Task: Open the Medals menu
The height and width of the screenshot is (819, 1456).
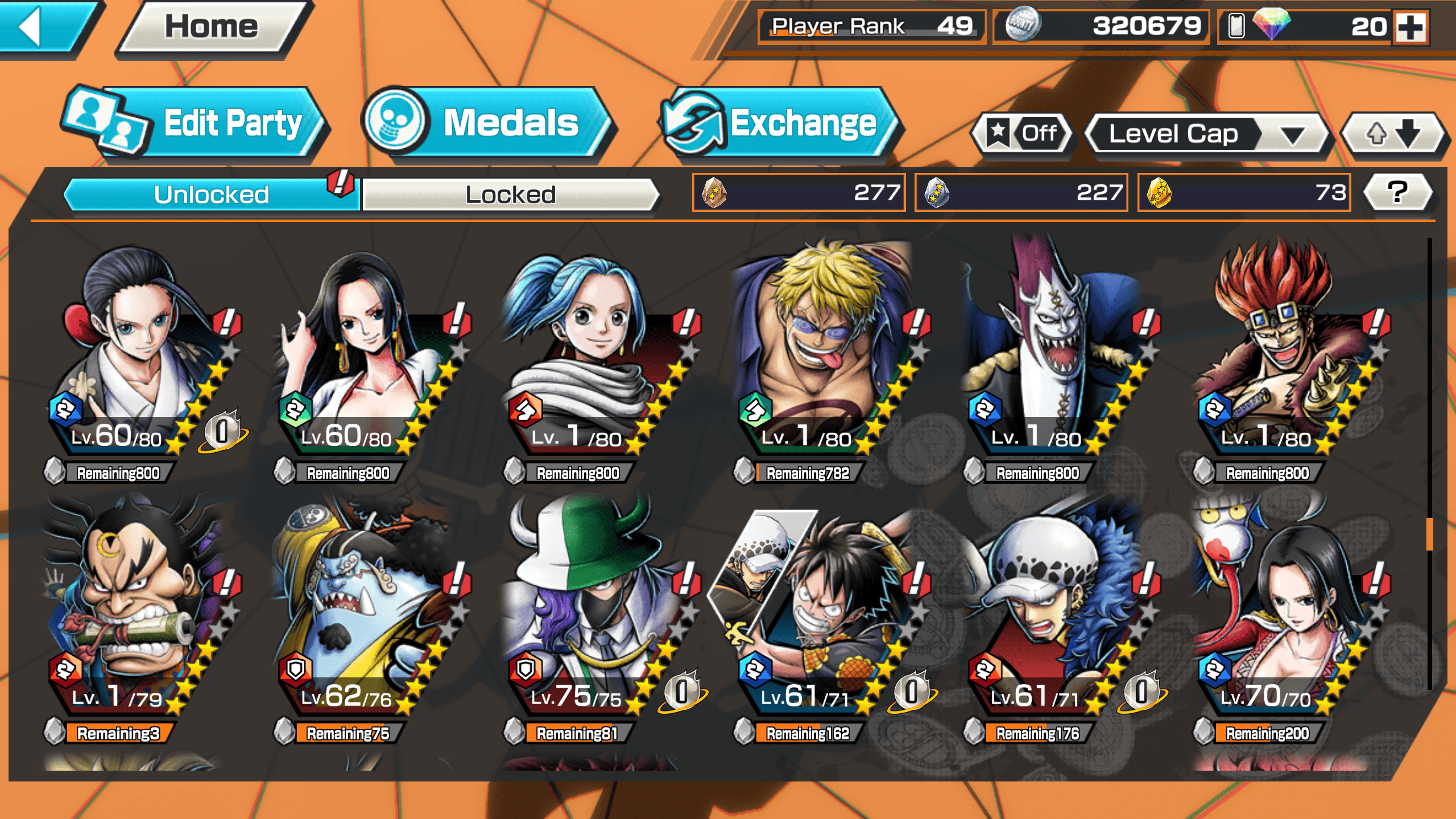Action: click(489, 123)
